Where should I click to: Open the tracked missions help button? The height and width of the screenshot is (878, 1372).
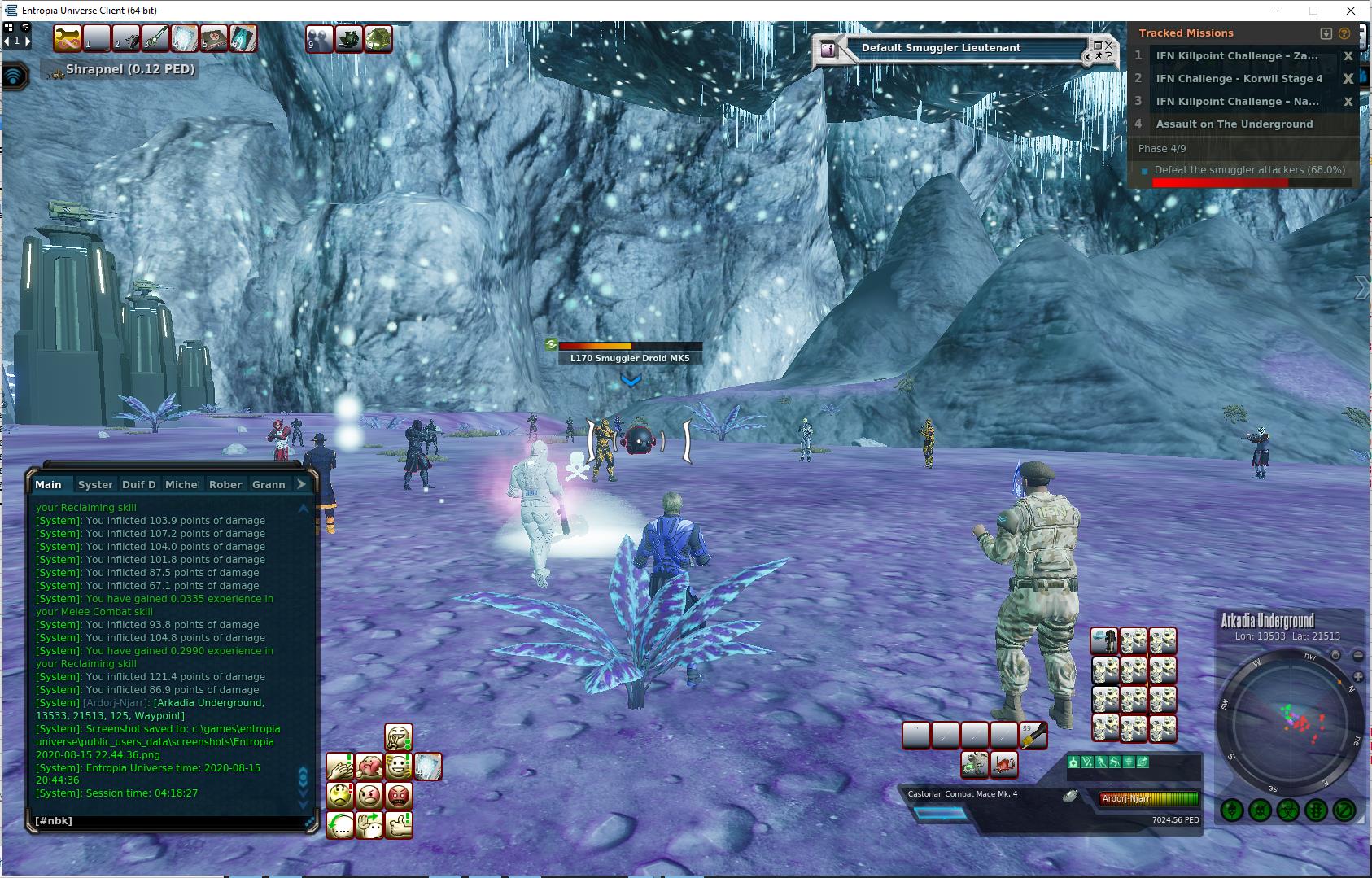1344,33
